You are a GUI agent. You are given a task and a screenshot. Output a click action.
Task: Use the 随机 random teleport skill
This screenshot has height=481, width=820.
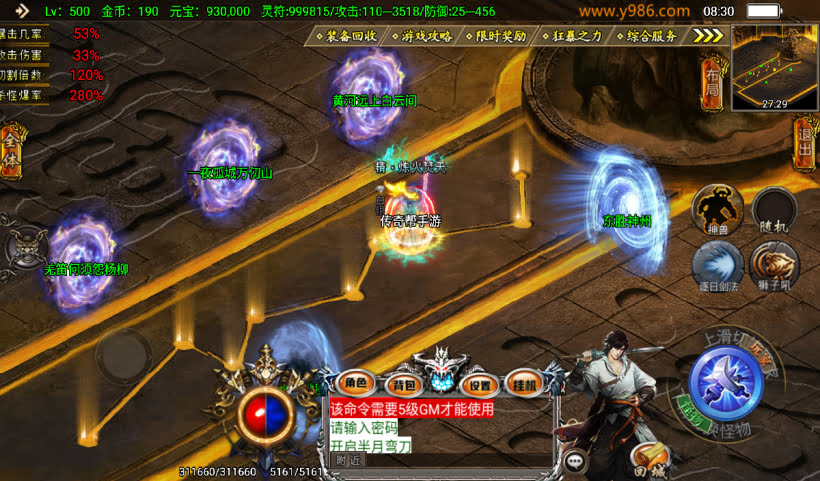coord(774,209)
